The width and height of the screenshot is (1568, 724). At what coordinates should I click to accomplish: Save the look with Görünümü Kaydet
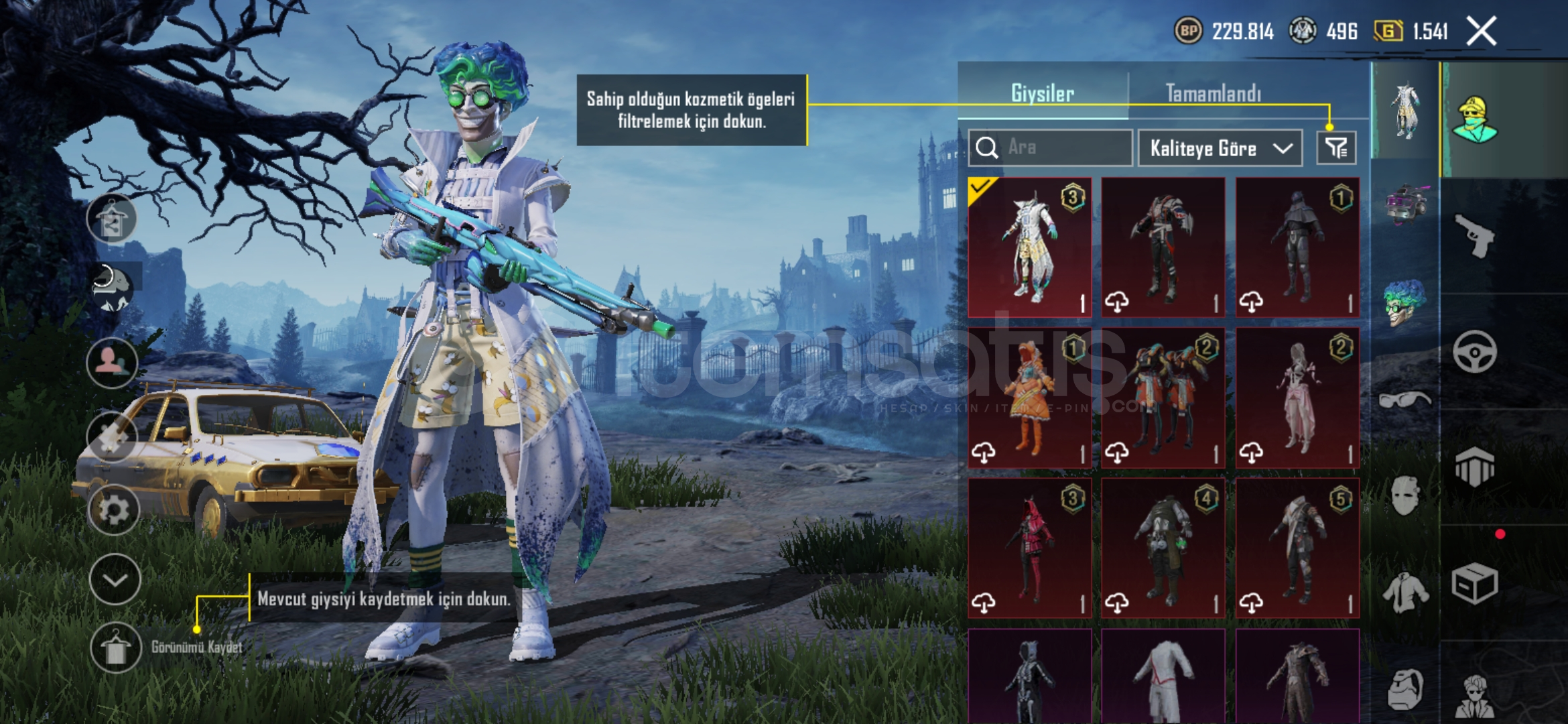coord(116,648)
